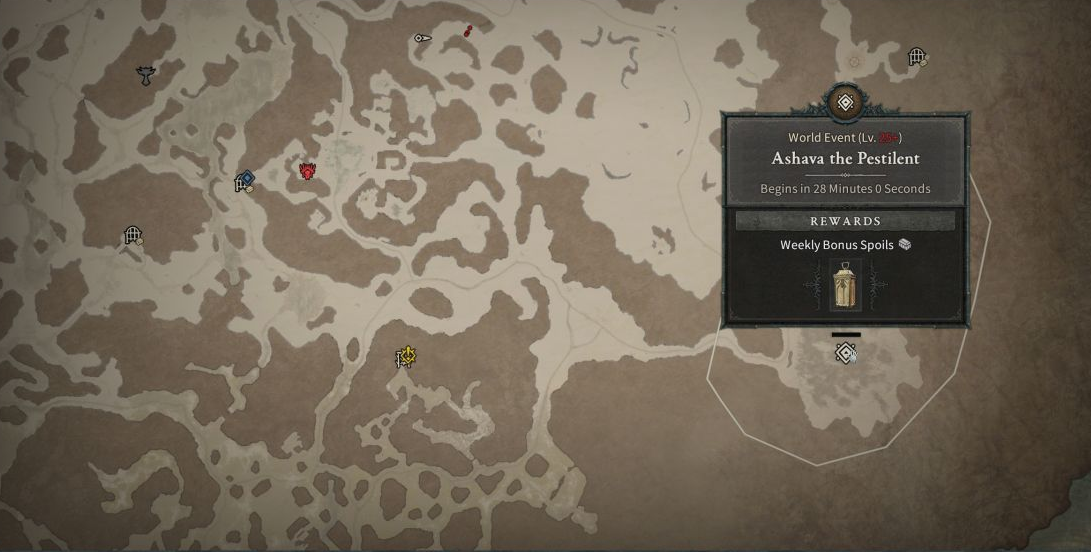1091x552 pixels.
Task: Click the yellow quest marker on the map
Action: click(405, 357)
